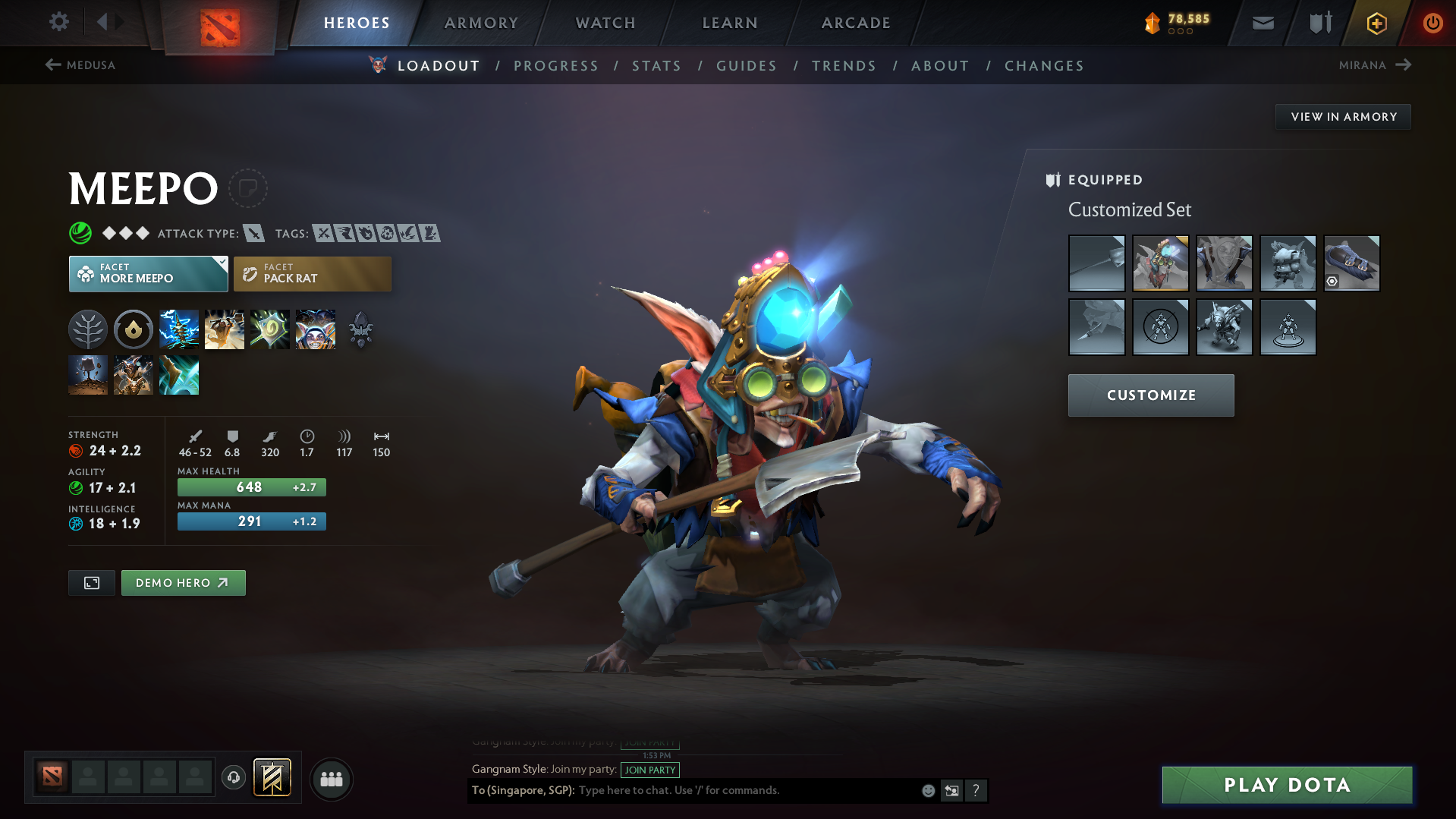
Task: Click the CUSTOMIZE button for equipped set
Action: (1150, 395)
